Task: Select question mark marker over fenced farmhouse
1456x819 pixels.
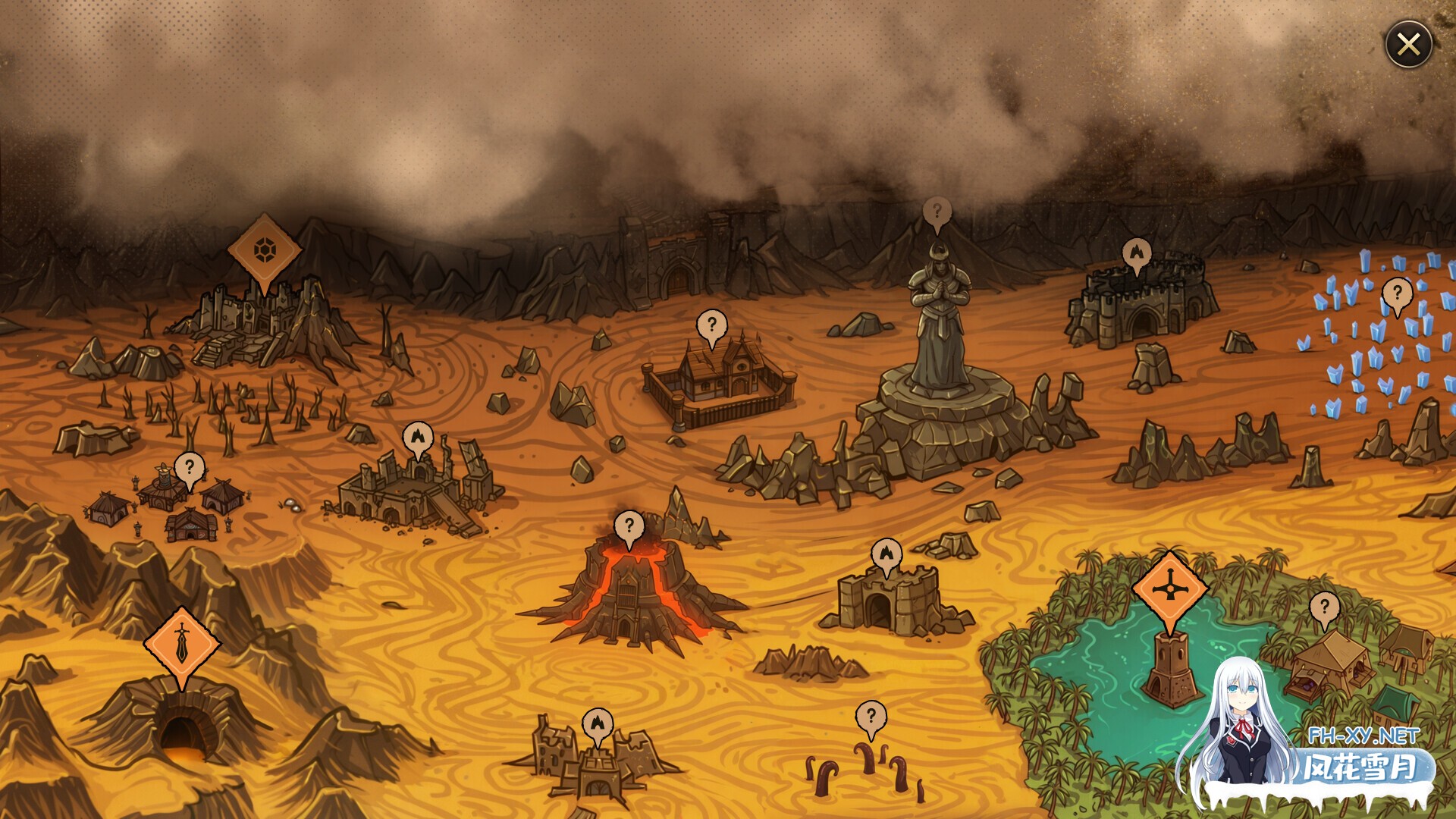Action: point(711,325)
